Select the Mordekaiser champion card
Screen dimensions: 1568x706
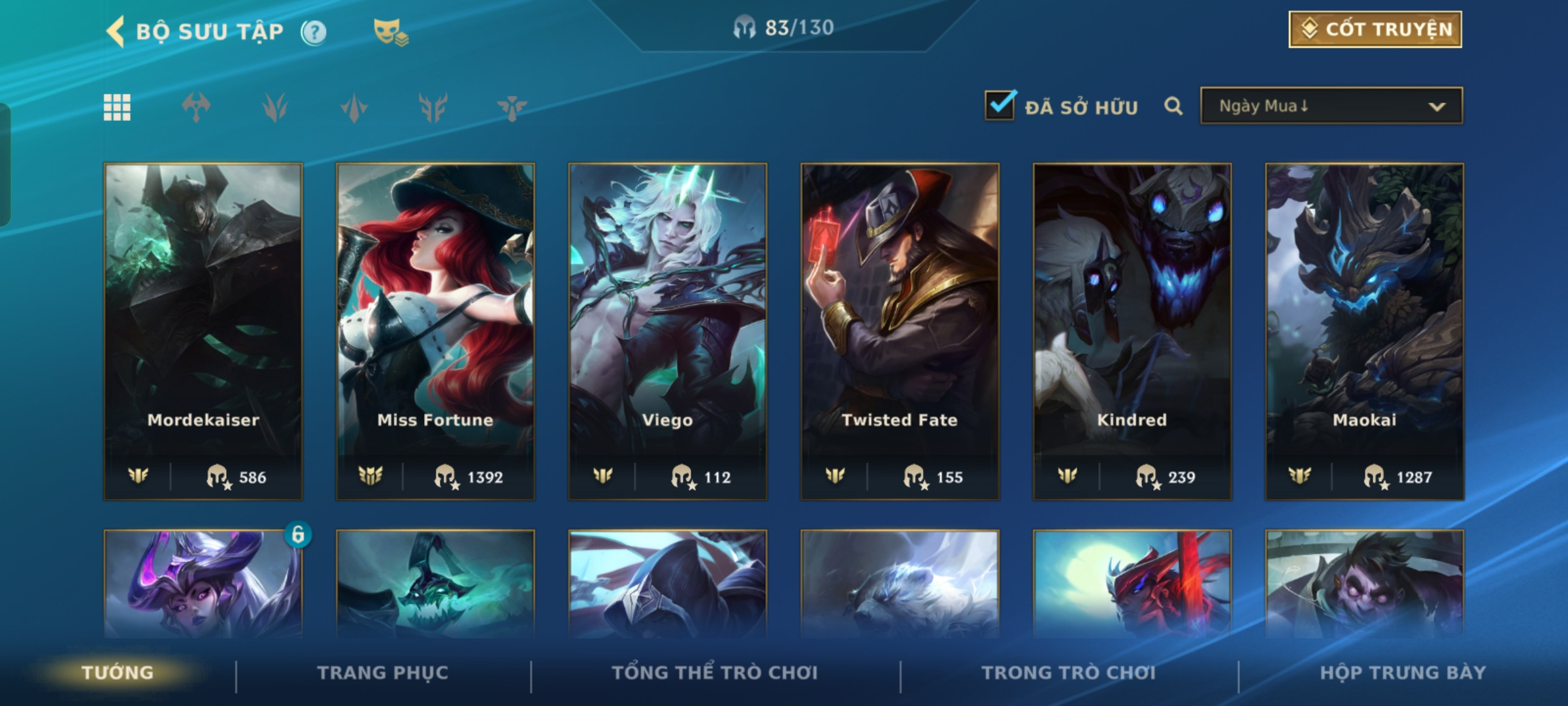(203, 331)
